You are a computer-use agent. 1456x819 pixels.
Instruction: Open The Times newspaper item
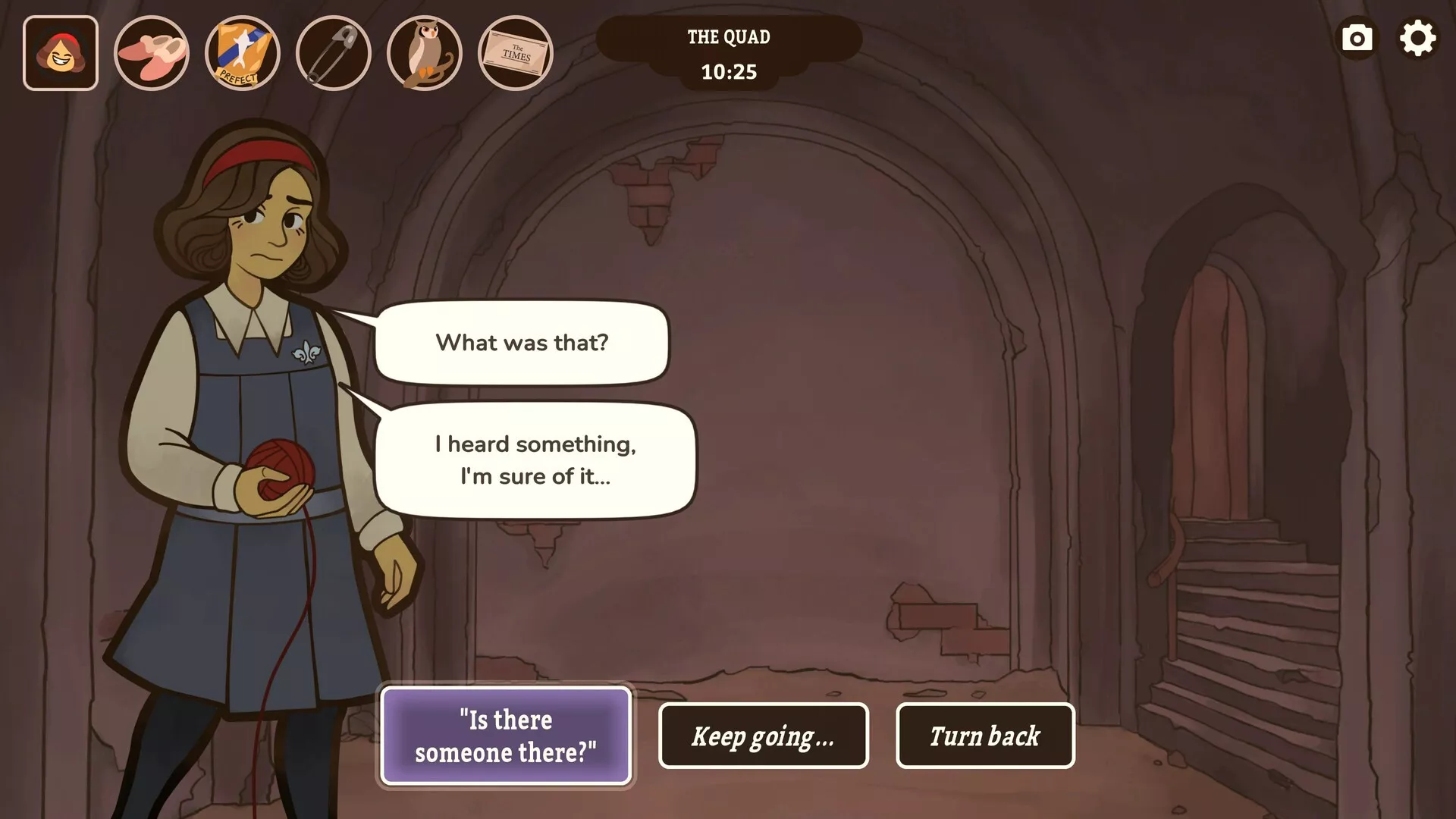[x=516, y=53]
